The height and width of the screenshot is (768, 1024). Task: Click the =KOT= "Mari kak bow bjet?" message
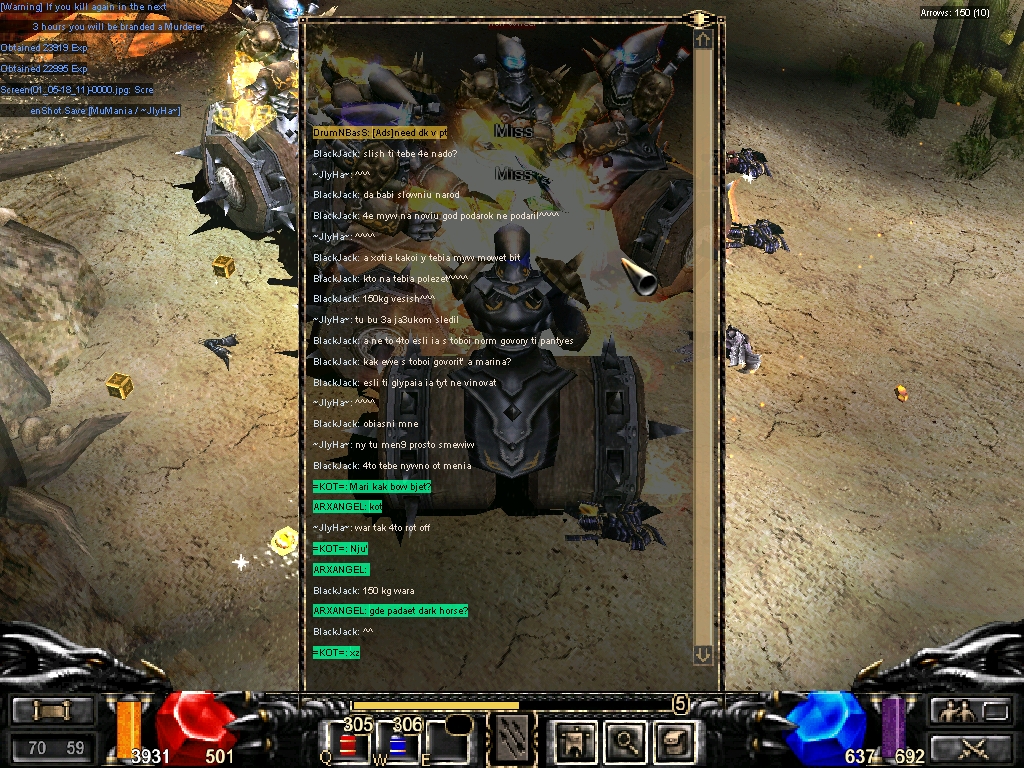click(371, 486)
